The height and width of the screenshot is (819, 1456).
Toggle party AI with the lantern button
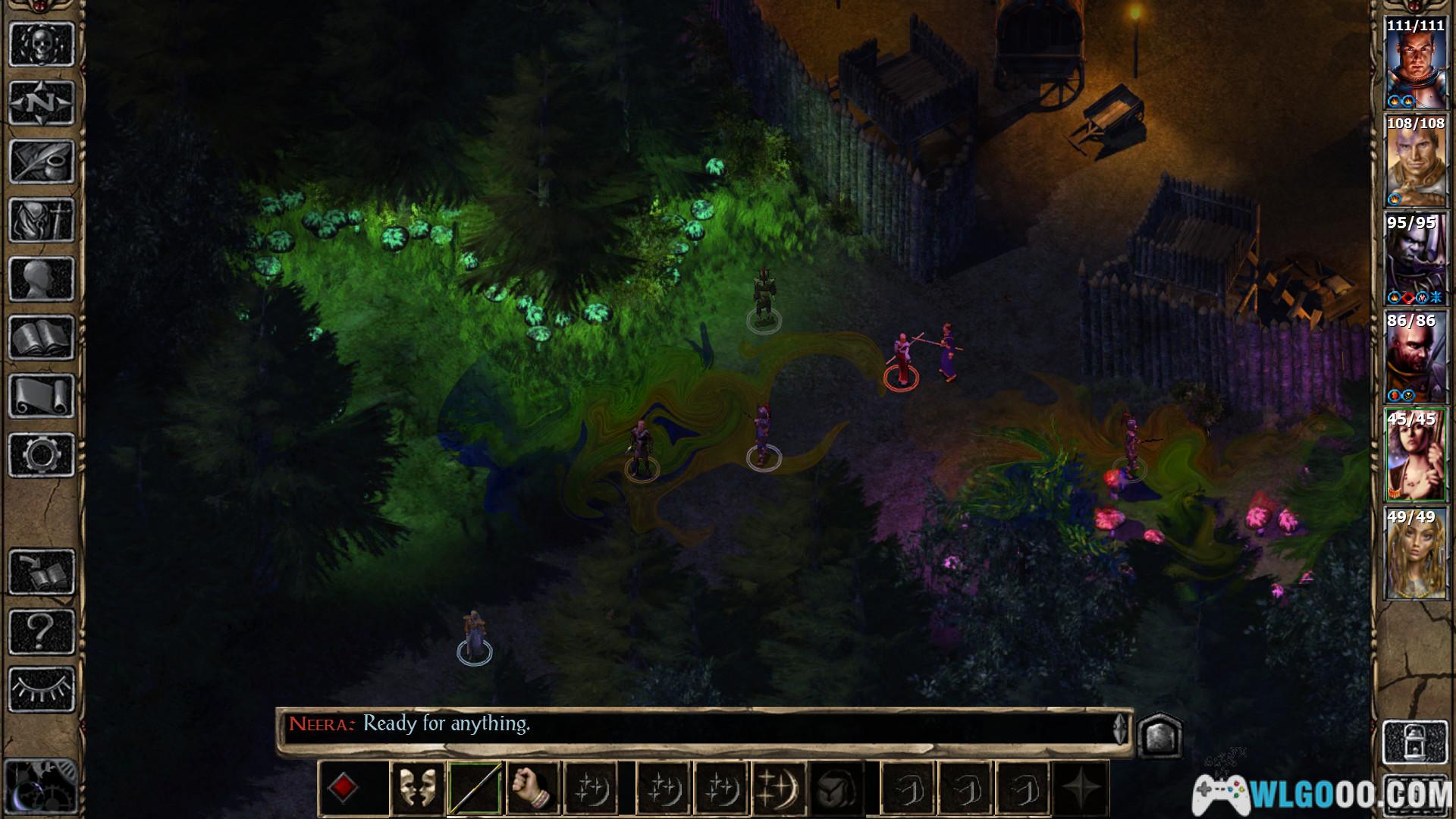coord(1415,743)
